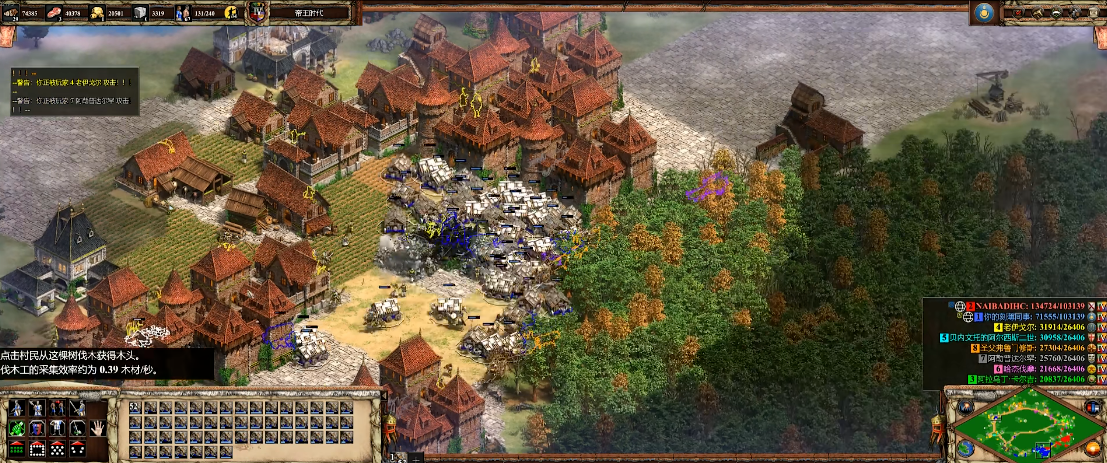Click NAIBADIHC in the player score list
The width and height of the screenshot is (1107, 463).
click(1011, 304)
